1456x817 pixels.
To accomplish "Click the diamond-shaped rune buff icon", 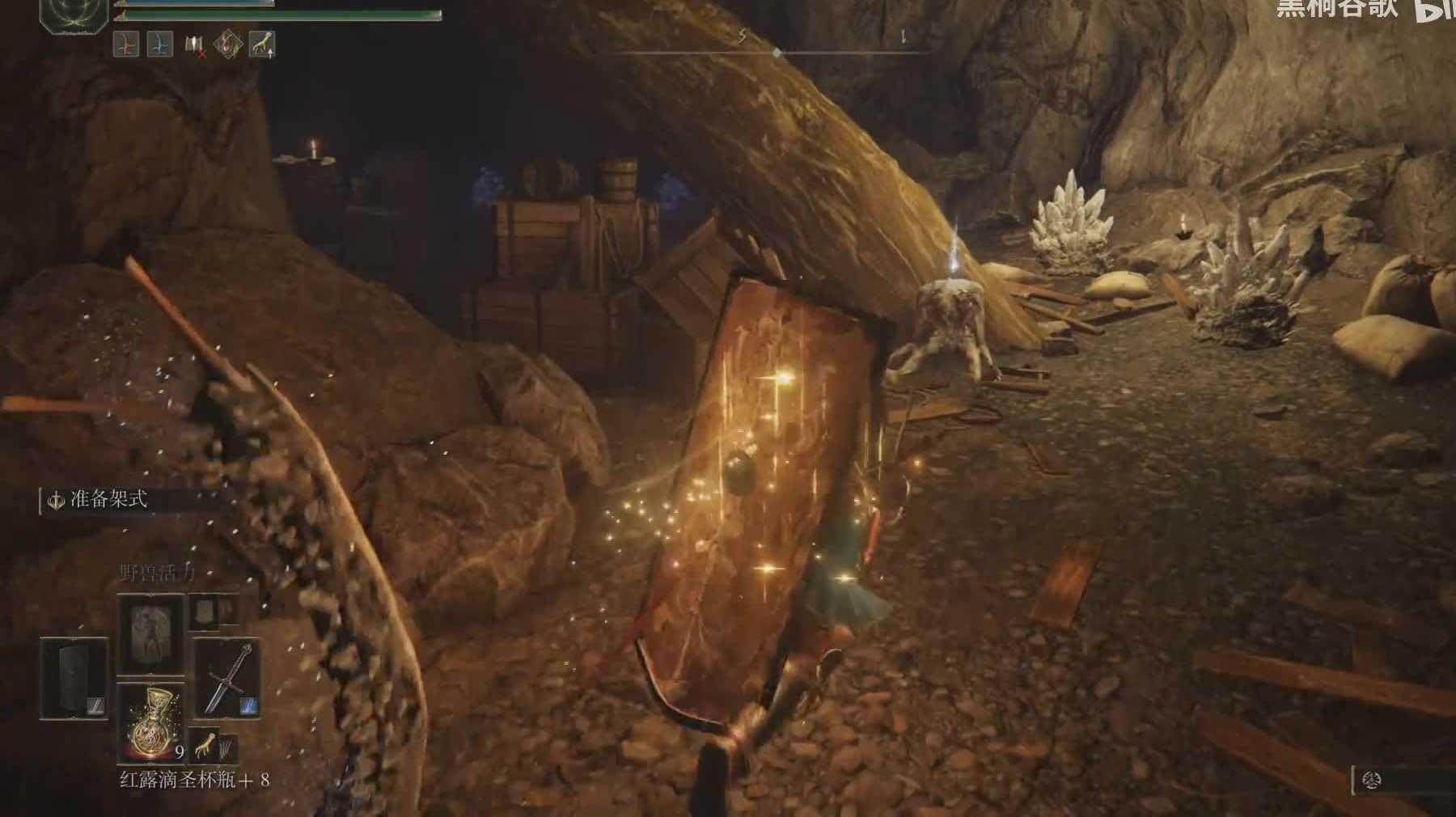I will pos(228,44).
